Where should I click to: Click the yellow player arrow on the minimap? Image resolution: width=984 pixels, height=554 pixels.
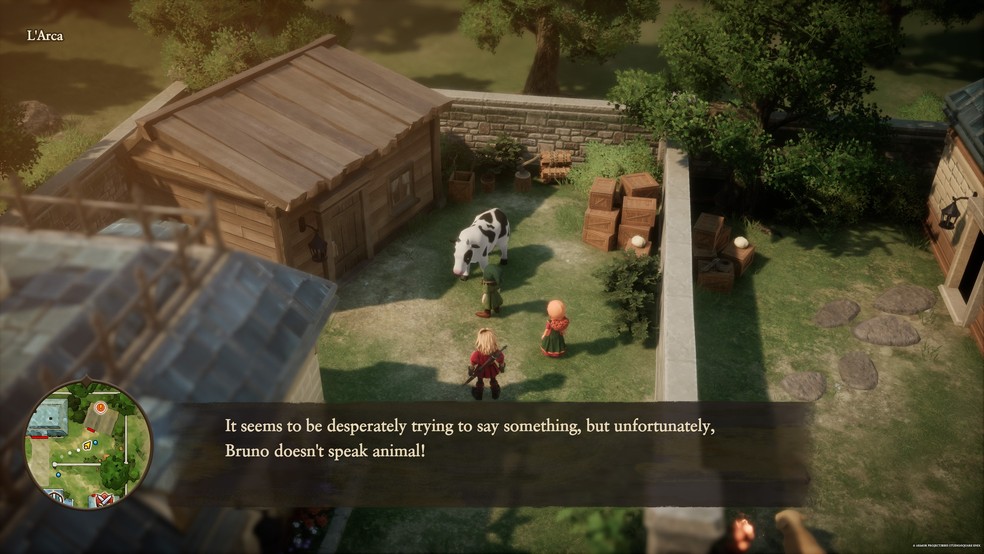click(x=87, y=445)
